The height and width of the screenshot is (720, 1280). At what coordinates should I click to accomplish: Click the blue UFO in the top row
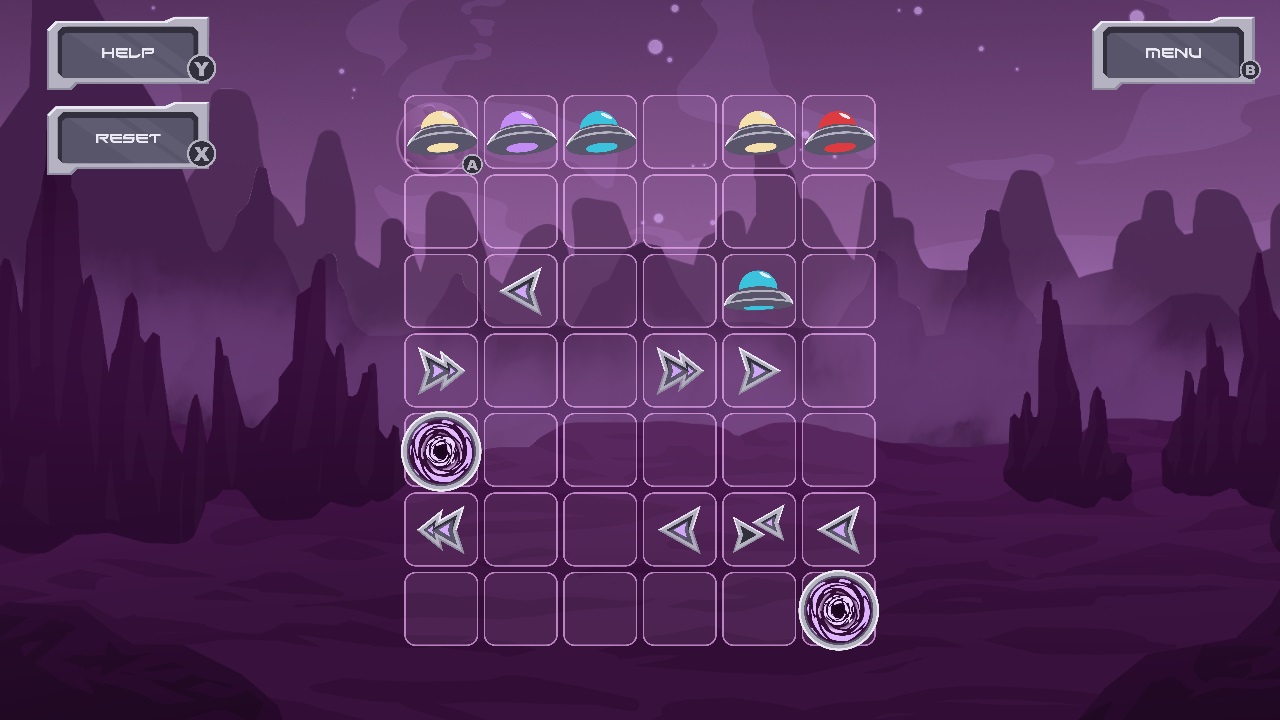click(600, 130)
